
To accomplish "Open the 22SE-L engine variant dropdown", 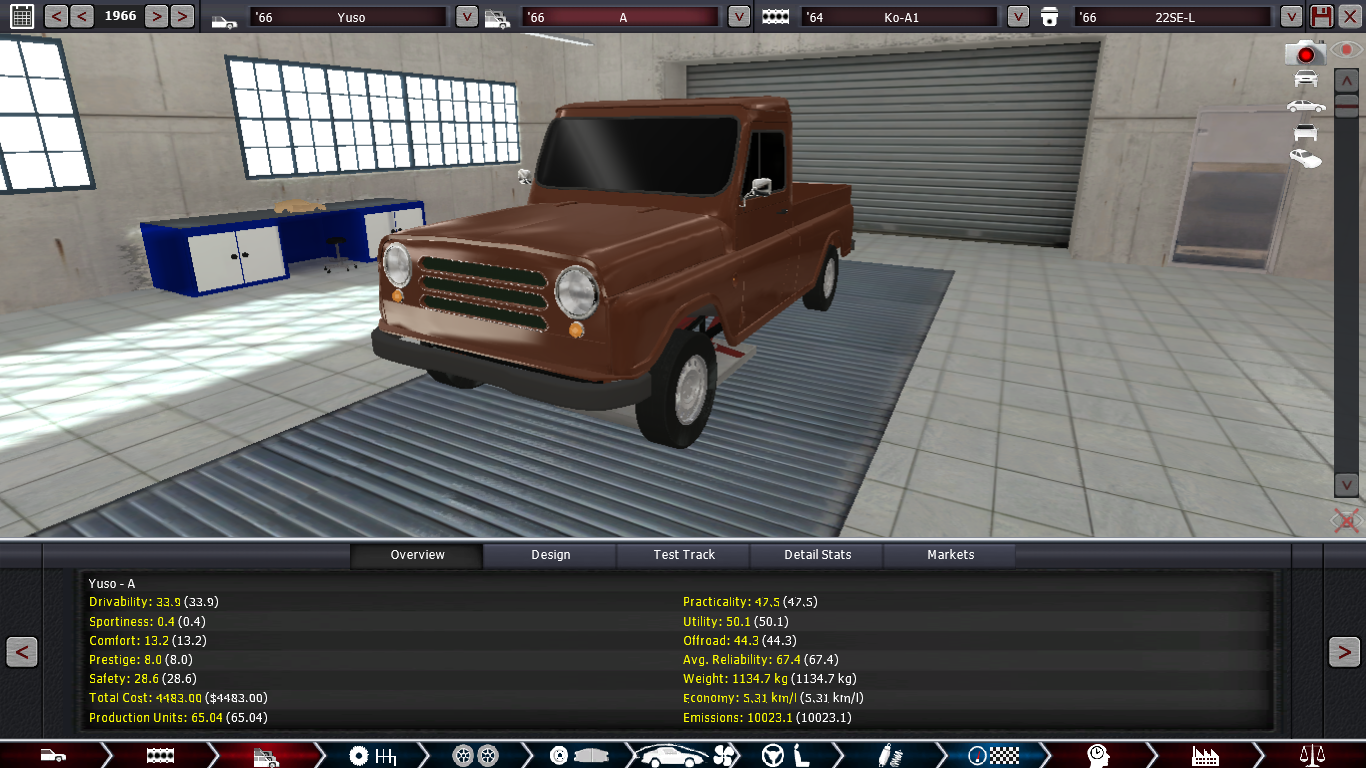I will pyautogui.click(x=1291, y=17).
